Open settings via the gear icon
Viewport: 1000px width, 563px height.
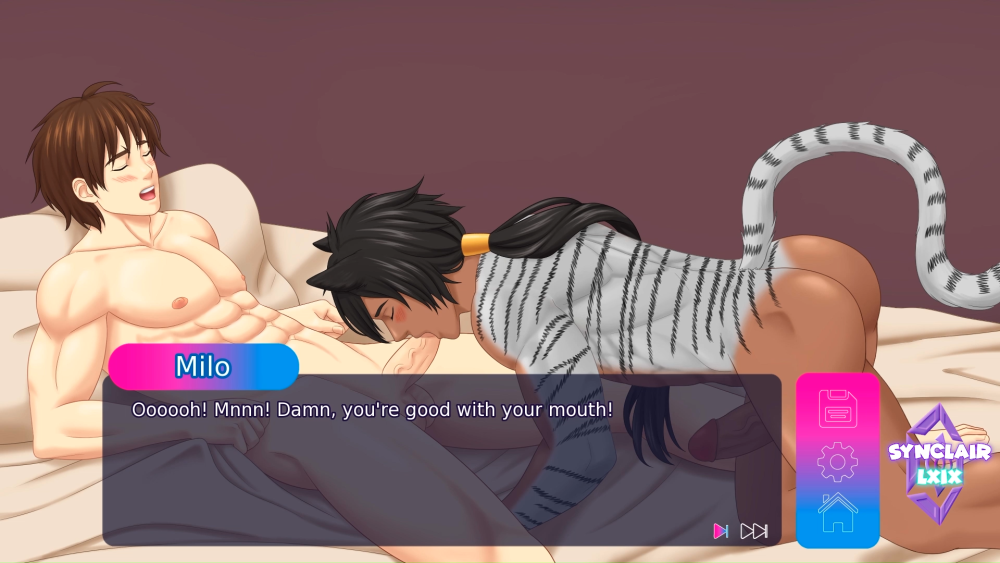837,461
